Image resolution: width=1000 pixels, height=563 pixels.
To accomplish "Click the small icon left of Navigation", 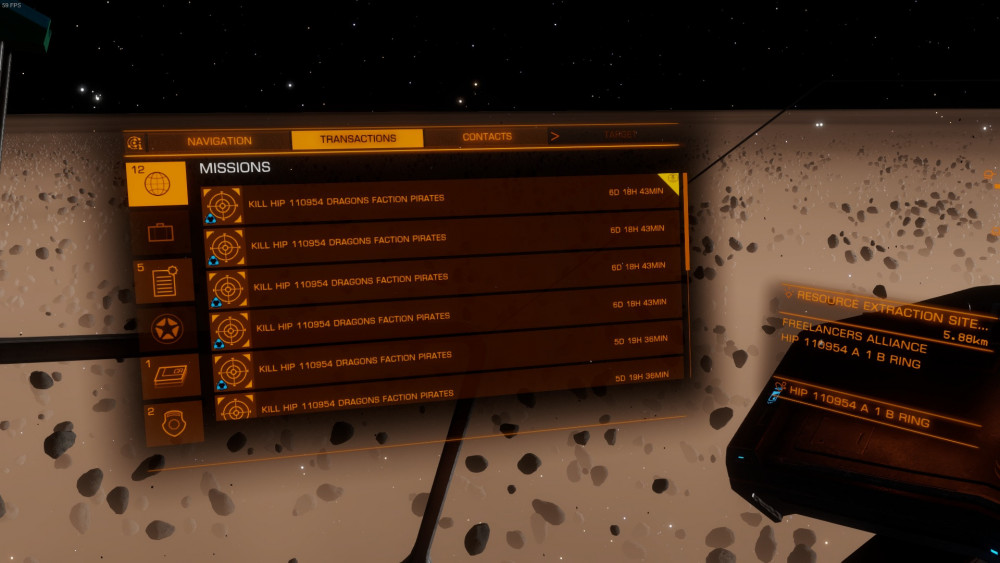I will point(136,142).
